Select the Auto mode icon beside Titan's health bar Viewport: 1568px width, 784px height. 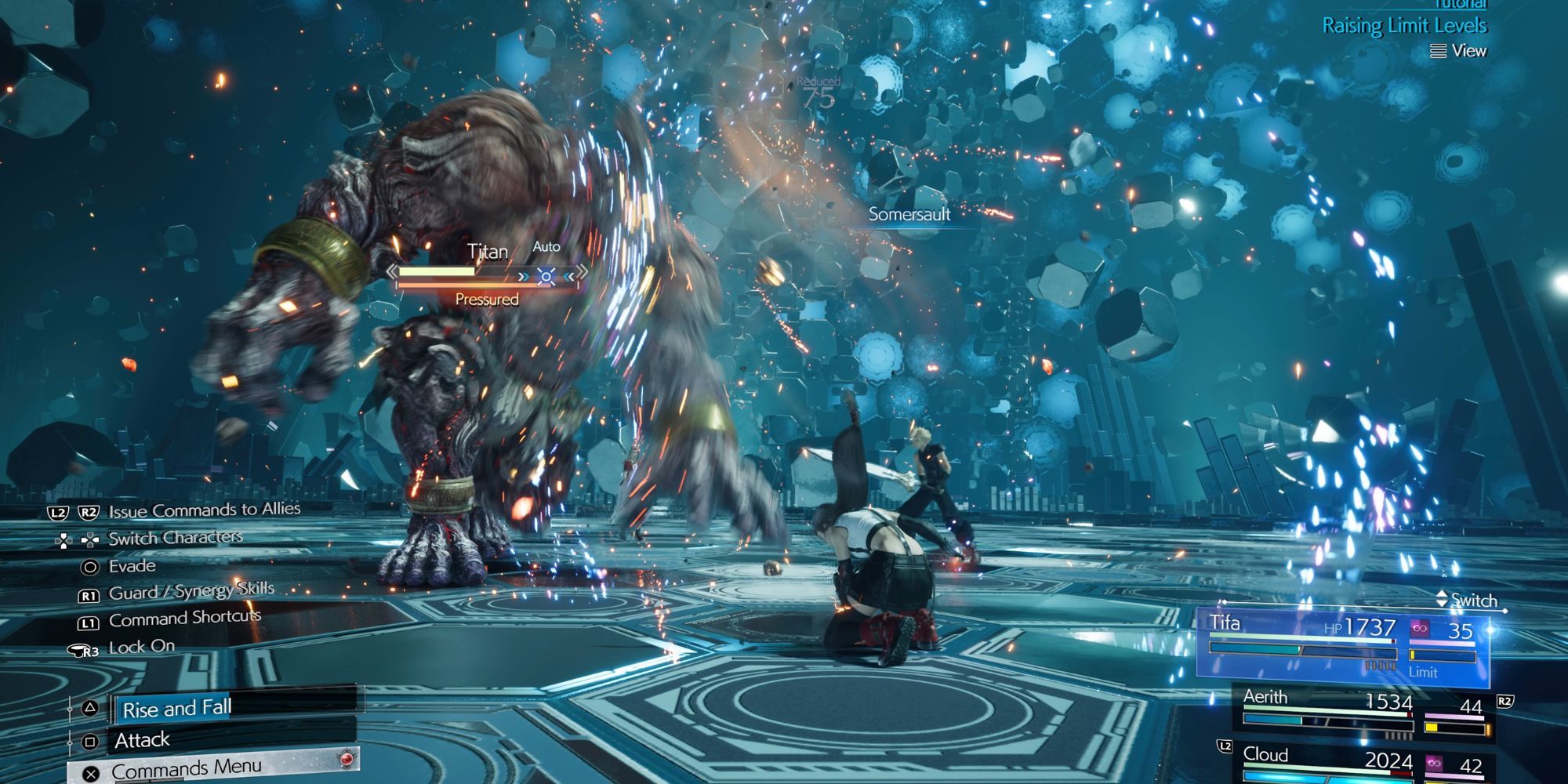tap(546, 276)
